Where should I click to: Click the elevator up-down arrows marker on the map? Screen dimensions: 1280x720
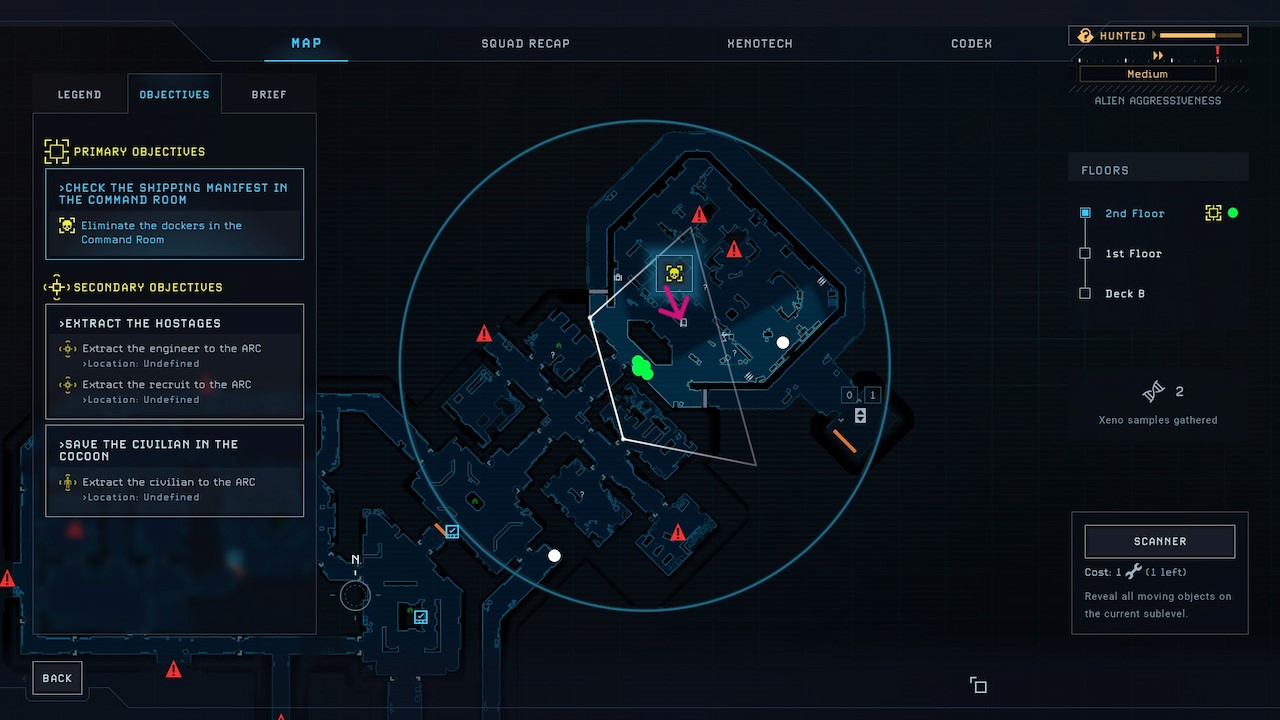(x=859, y=415)
